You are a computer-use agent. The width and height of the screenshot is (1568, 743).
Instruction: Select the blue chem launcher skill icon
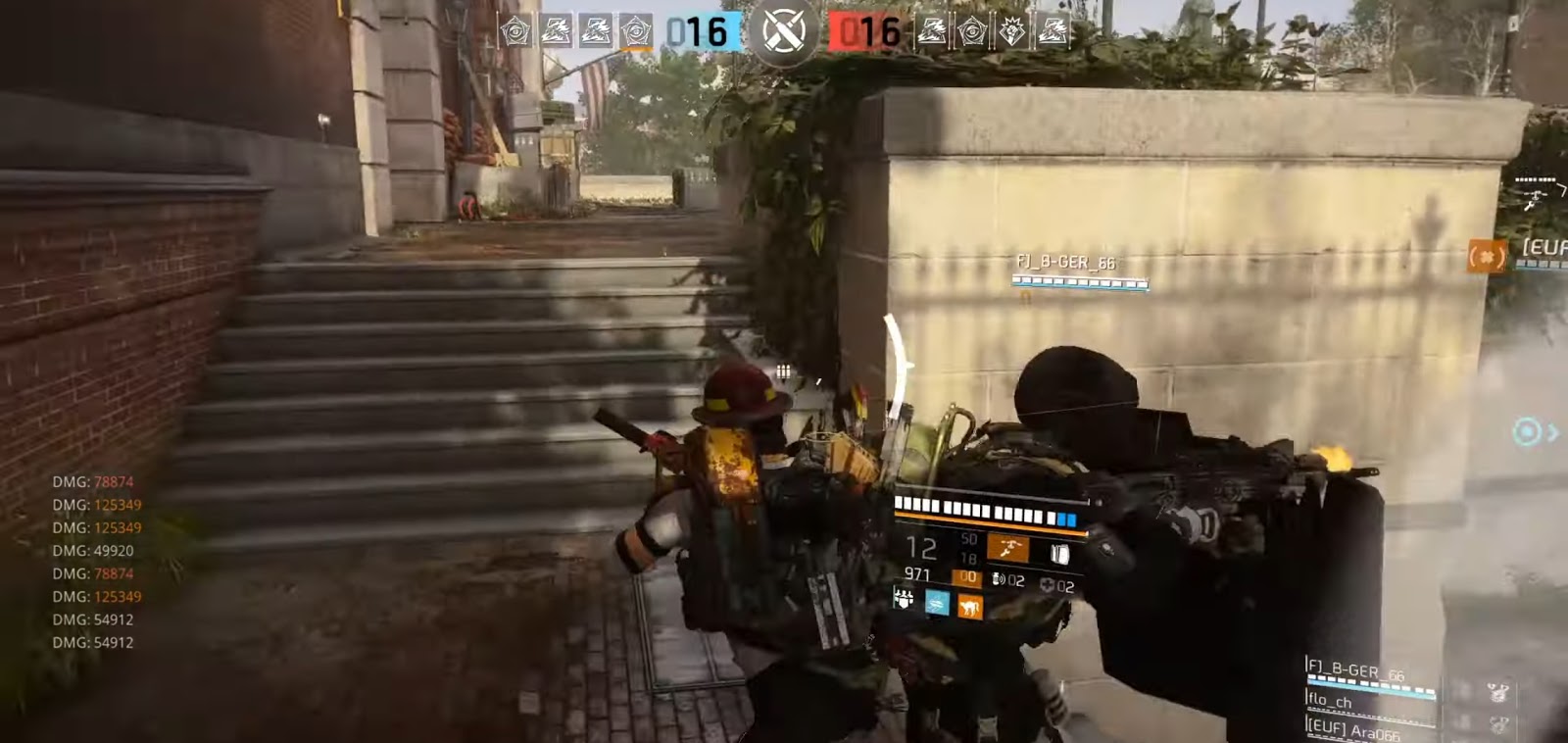pos(939,603)
